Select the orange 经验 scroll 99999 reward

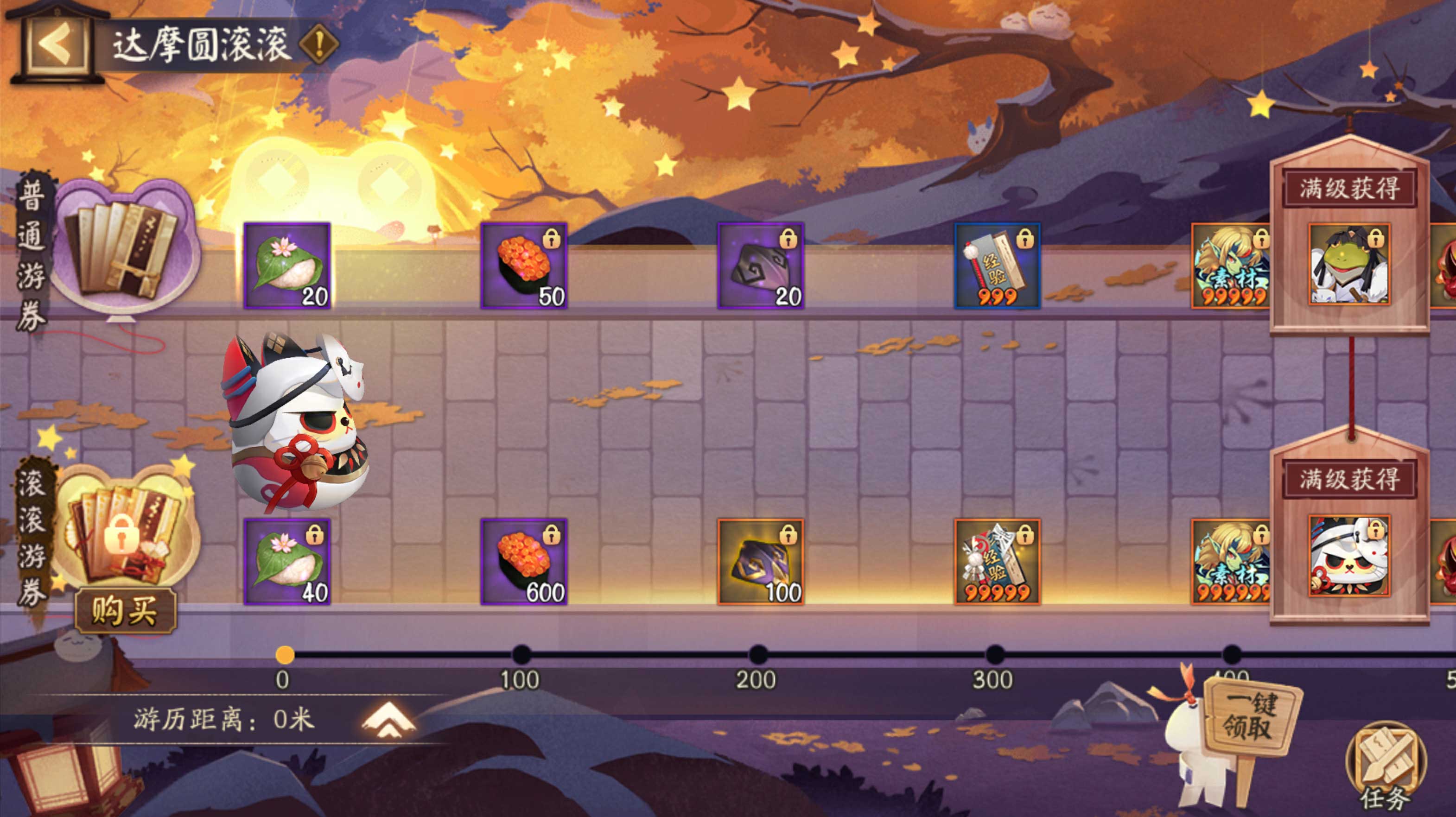pyautogui.click(x=998, y=562)
